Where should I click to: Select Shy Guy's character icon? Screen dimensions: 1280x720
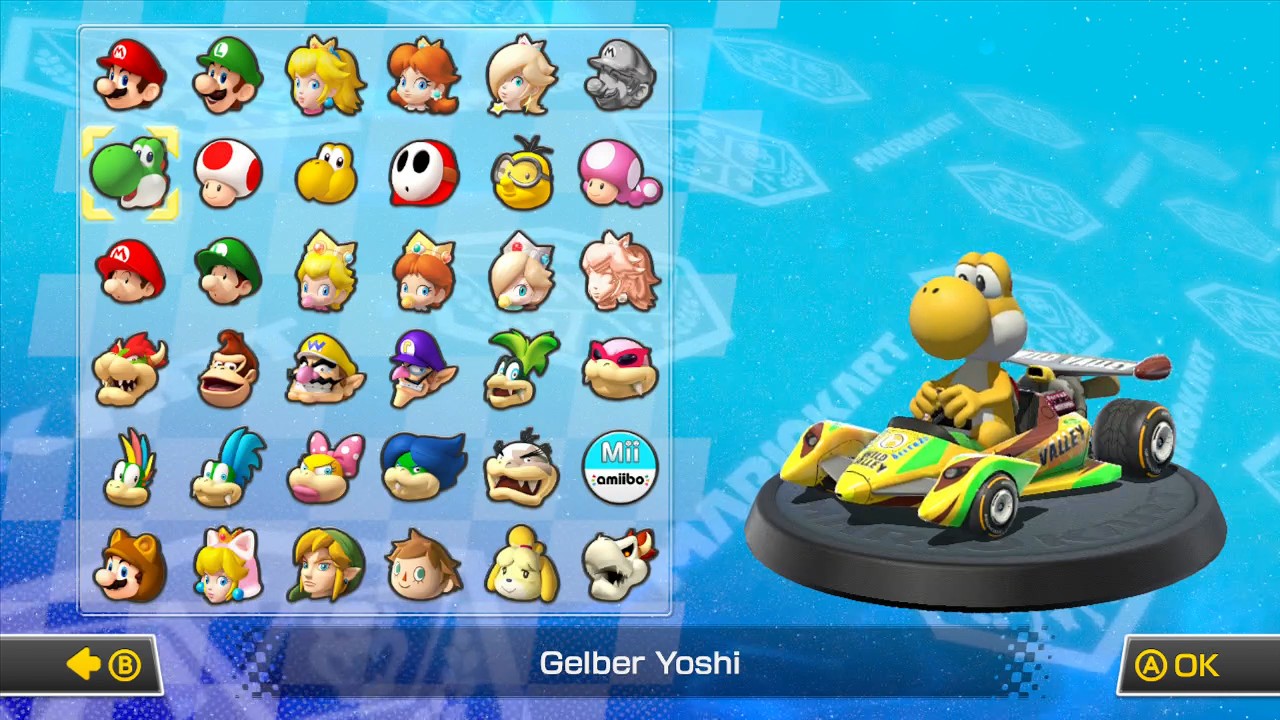point(423,172)
